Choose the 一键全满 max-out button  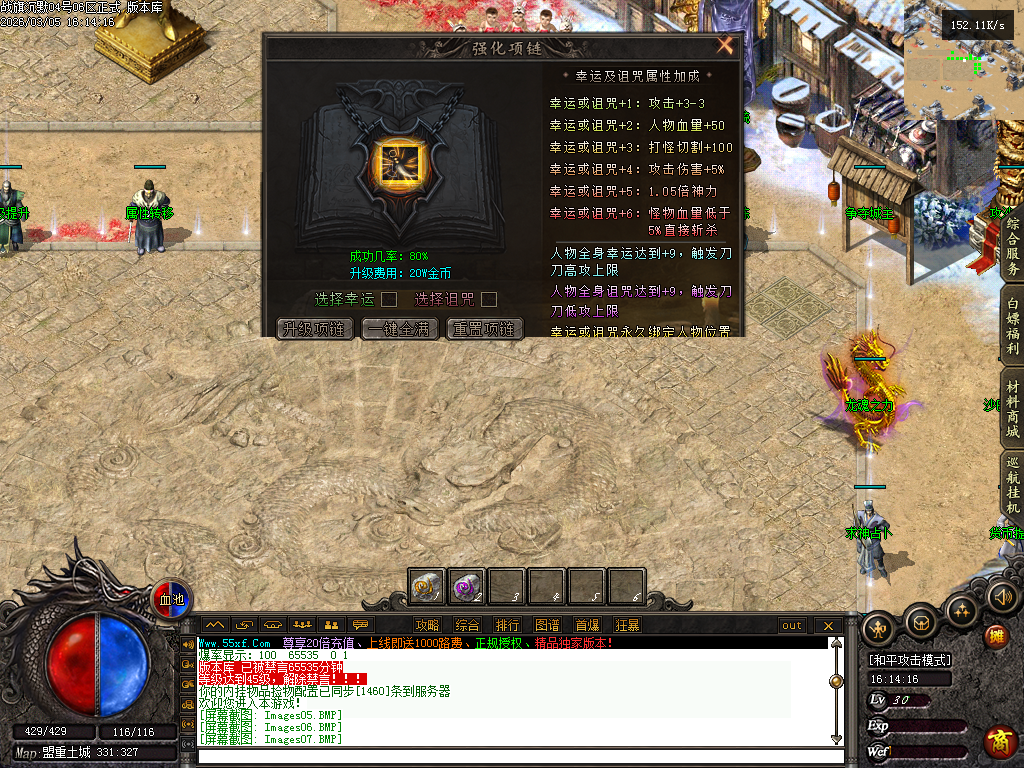[x=400, y=329]
